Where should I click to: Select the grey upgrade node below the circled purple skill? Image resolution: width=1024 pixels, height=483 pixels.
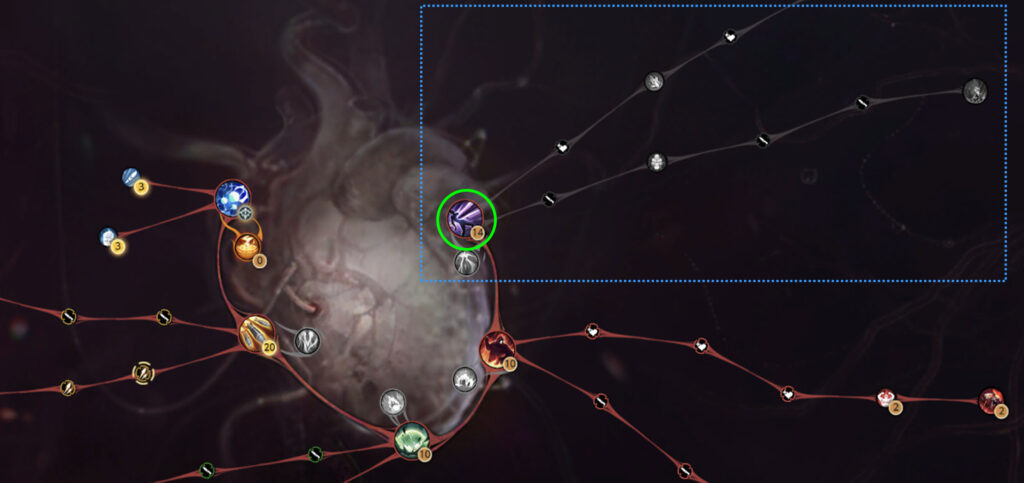466,263
